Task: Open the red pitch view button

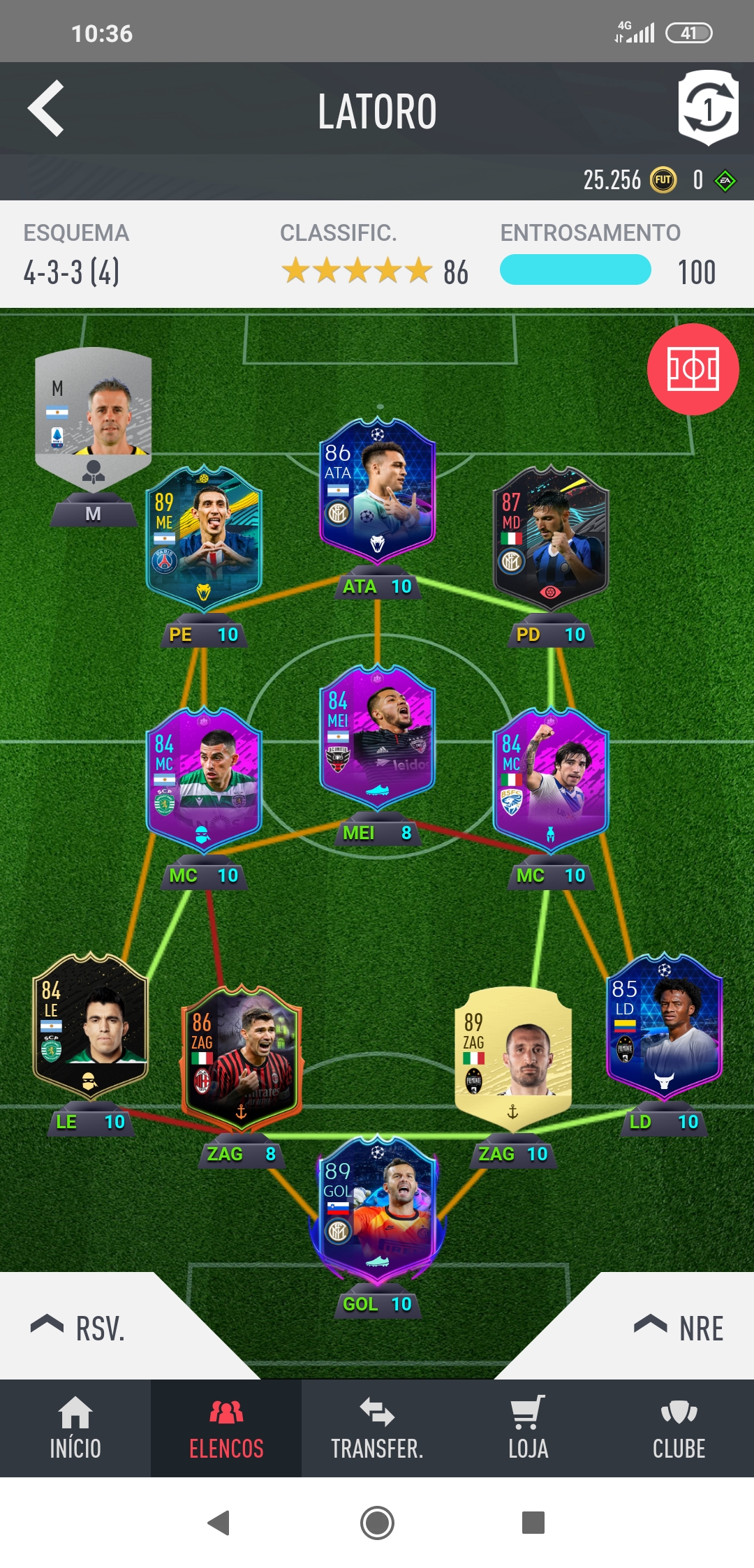Action: [693, 369]
